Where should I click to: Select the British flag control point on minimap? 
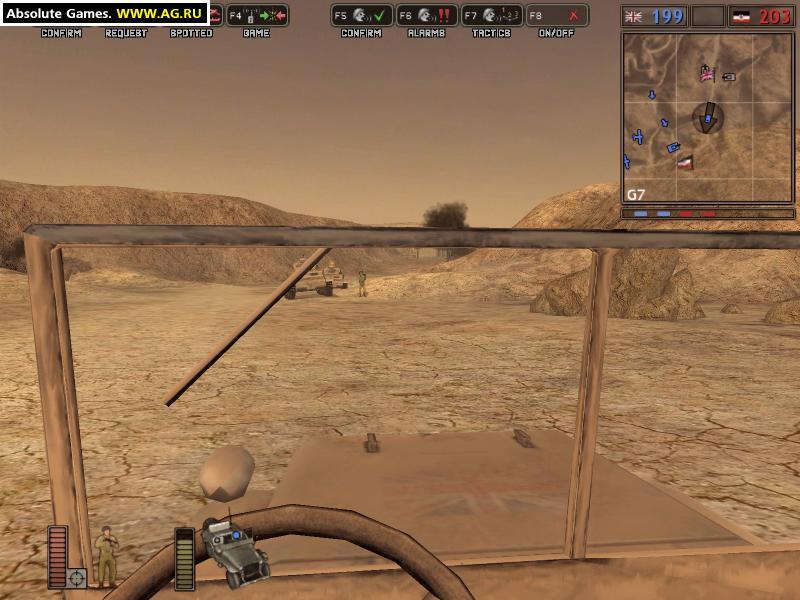(x=707, y=73)
